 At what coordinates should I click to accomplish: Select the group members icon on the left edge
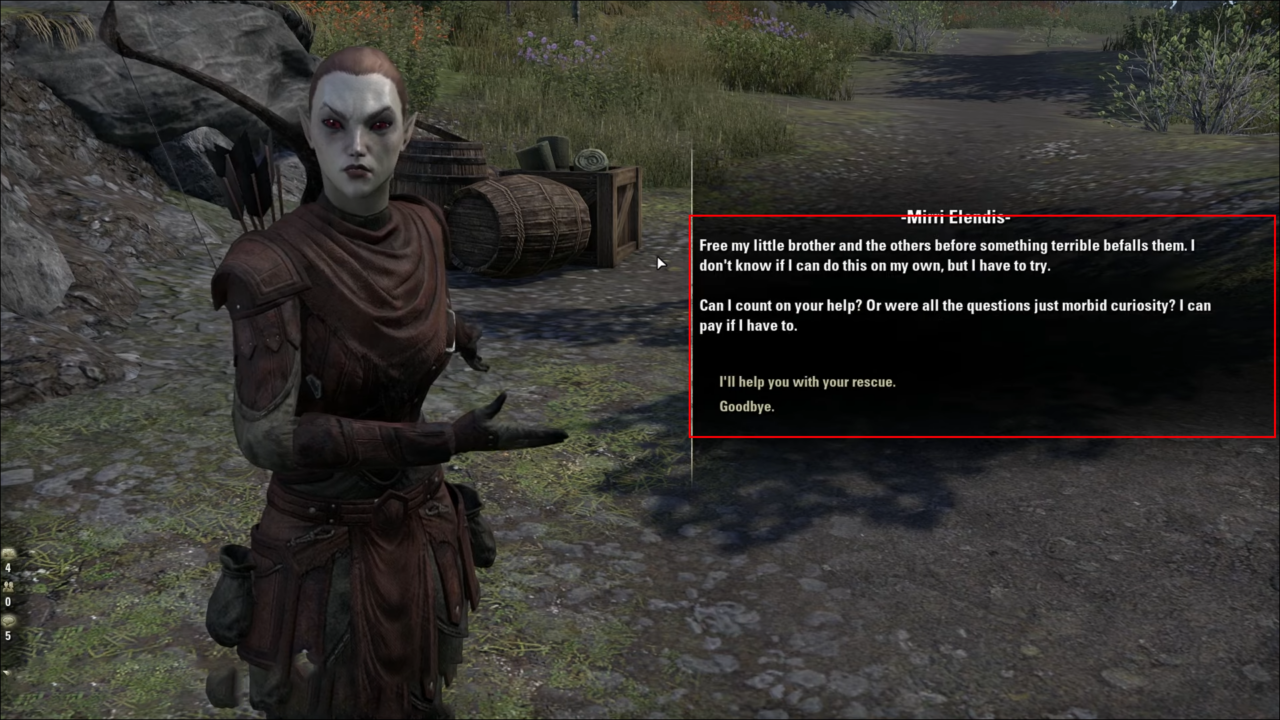[8, 587]
